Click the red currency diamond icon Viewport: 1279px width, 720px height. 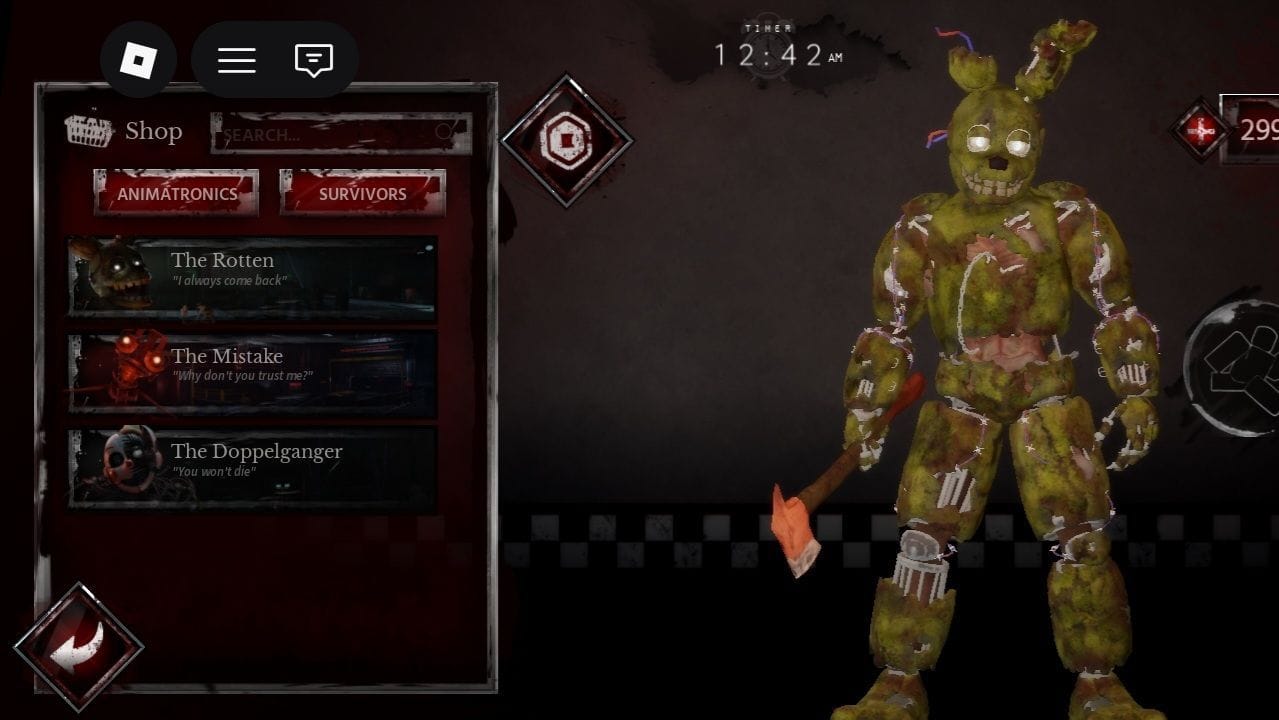1201,129
